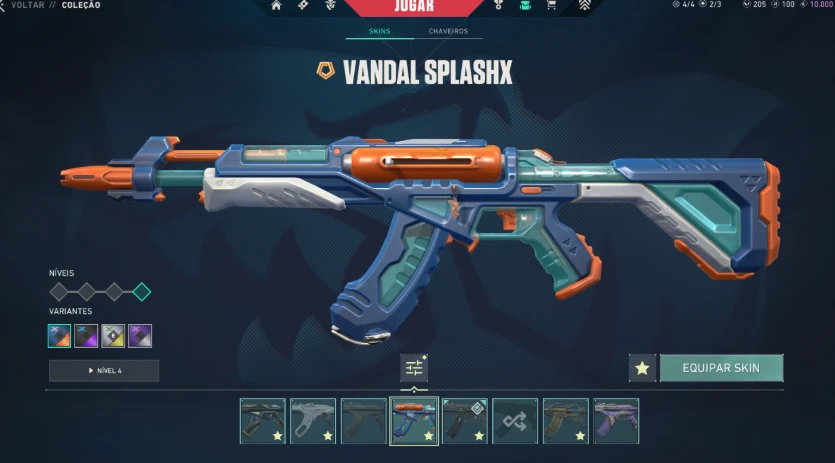The height and width of the screenshot is (463, 835).
Task: Select the olive-gold Vandal skin thumbnail
Action: [x=566, y=421]
